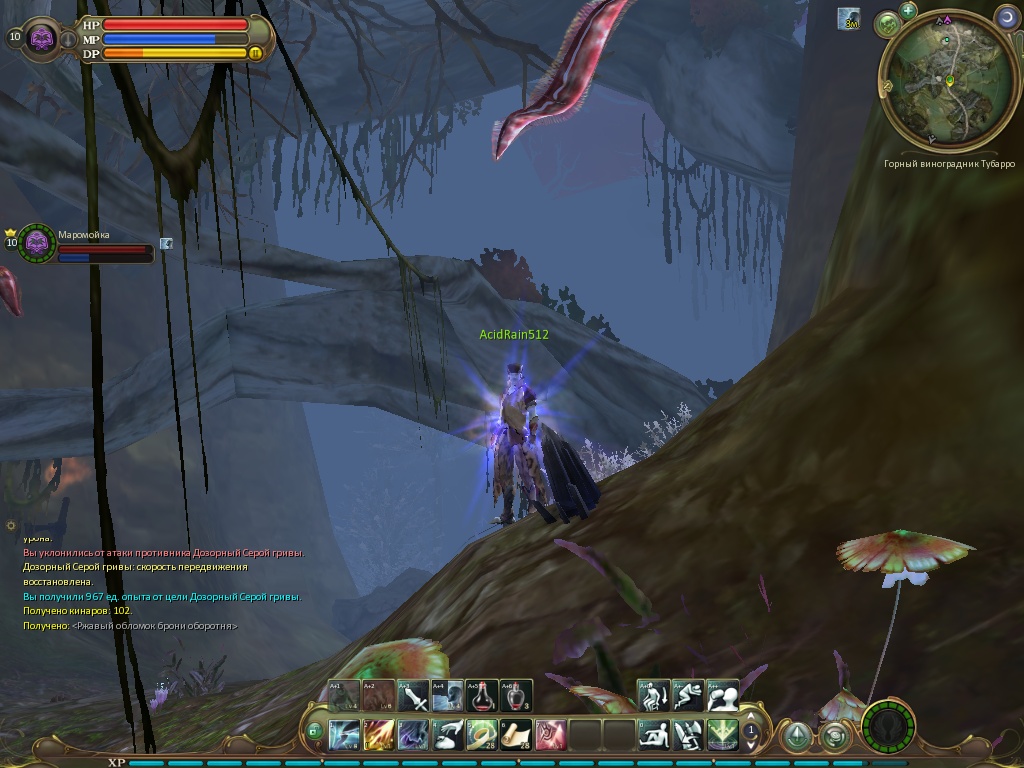Click the round wings emblem button
The height and width of the screenshot is (768, 1024).
(887, 727)
